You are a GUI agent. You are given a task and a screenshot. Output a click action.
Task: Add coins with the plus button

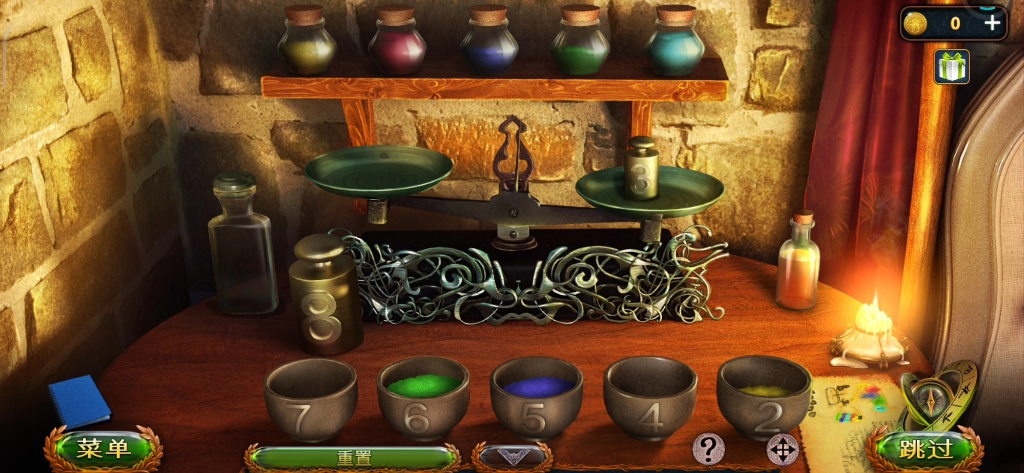[992, 23]
